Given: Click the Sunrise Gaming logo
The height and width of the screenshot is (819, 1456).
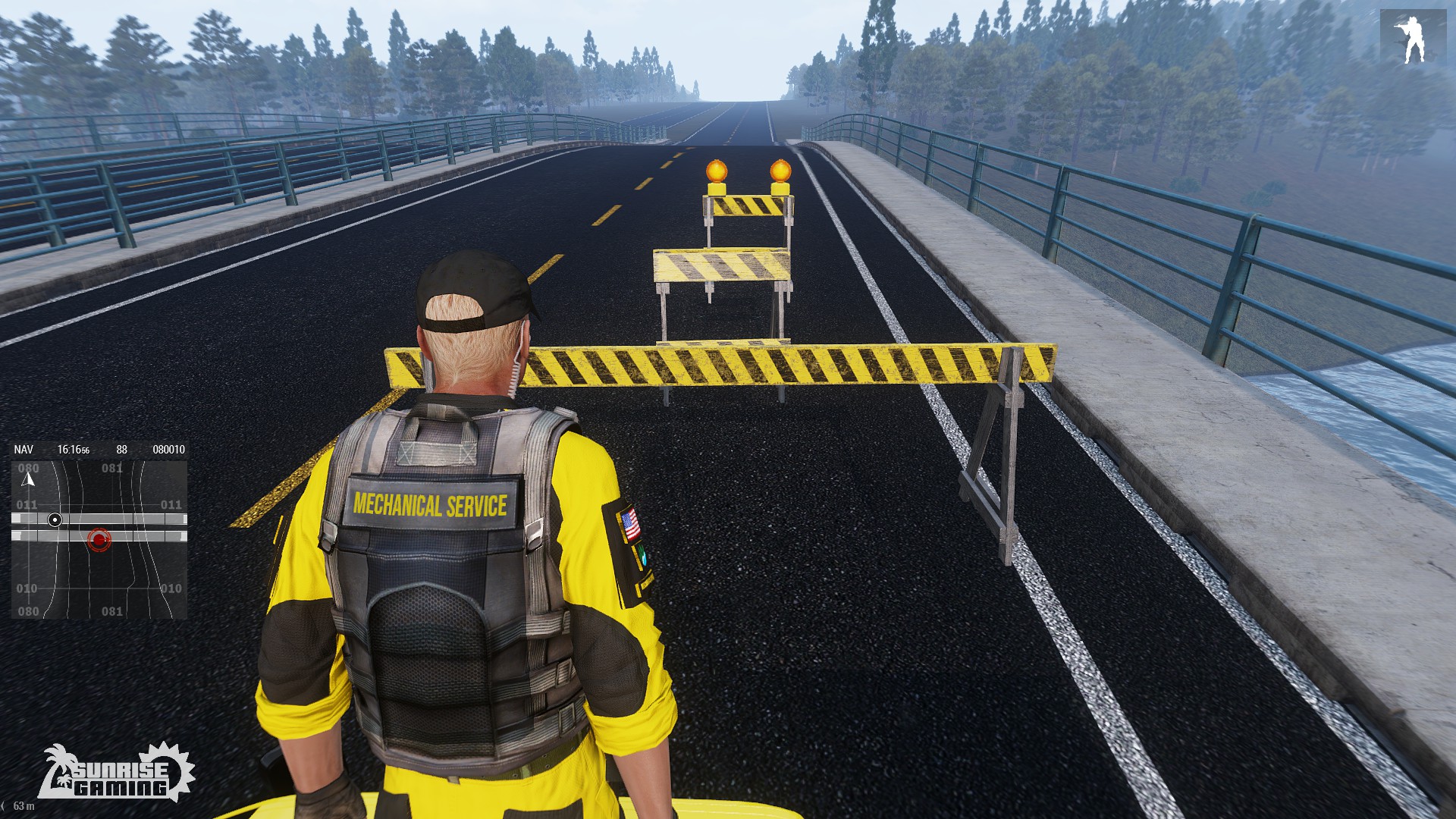Looking at the screenshot, I should [117, 773].
